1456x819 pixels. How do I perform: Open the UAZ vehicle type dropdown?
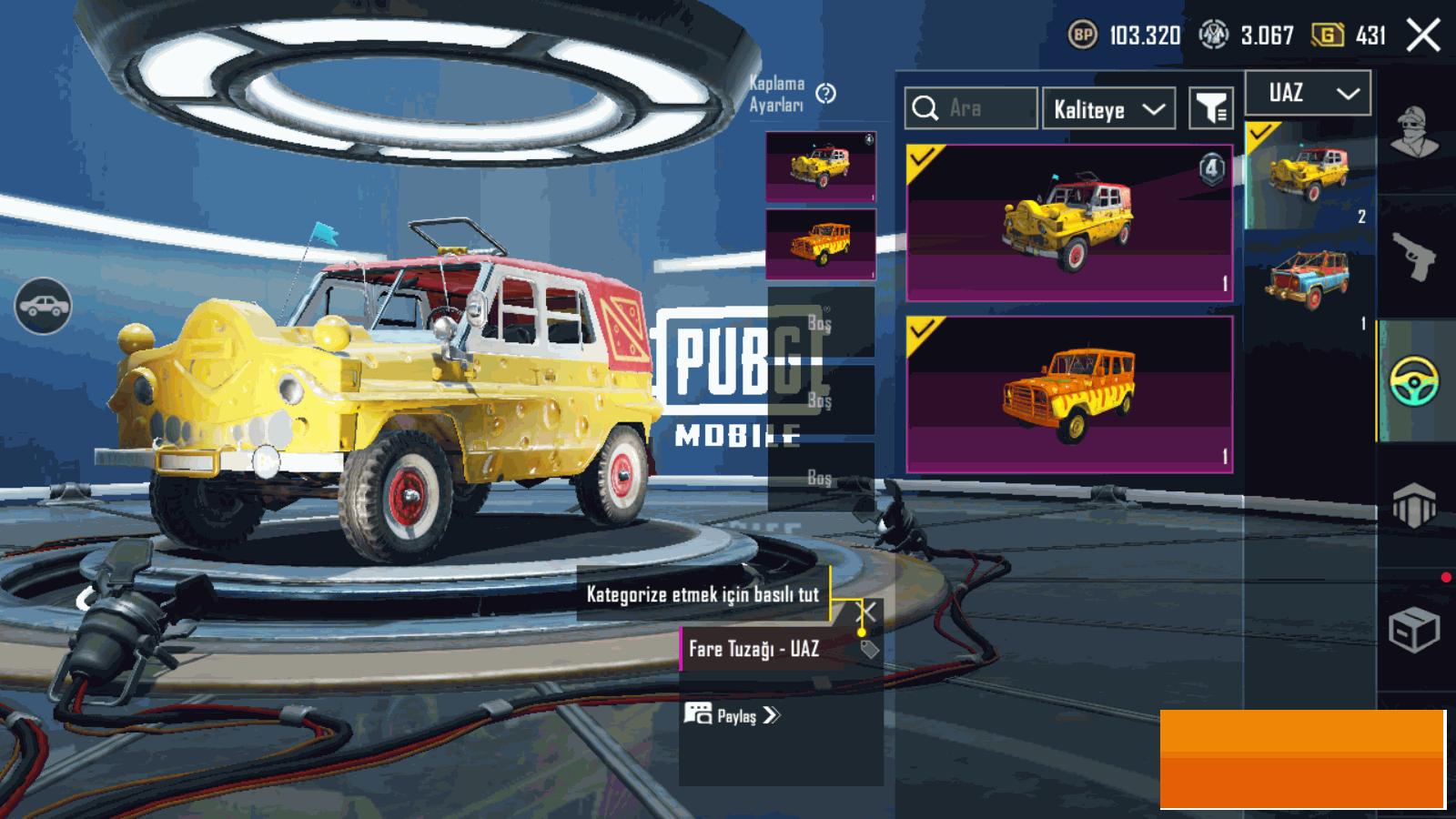[1308, 93]
